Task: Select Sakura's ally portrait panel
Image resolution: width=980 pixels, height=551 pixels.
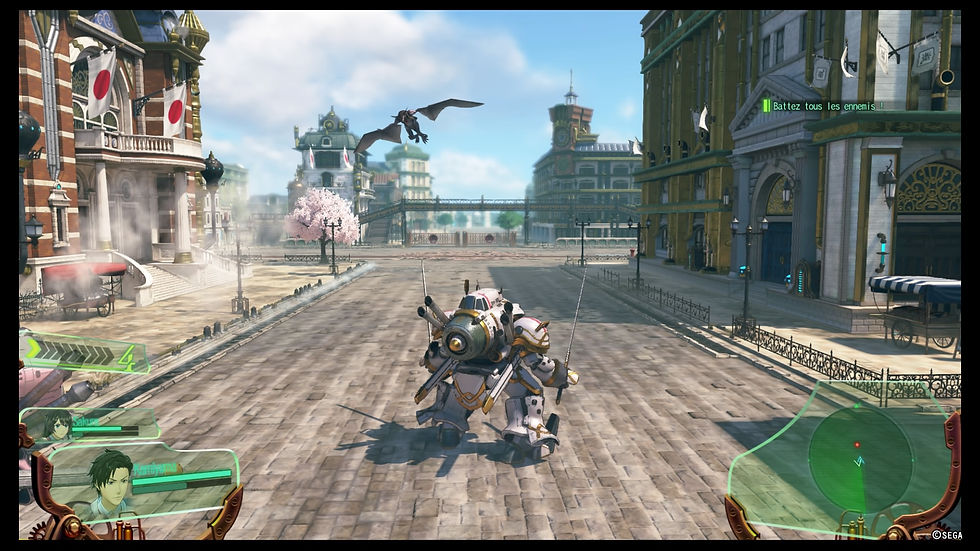Action: click(88, 425)
